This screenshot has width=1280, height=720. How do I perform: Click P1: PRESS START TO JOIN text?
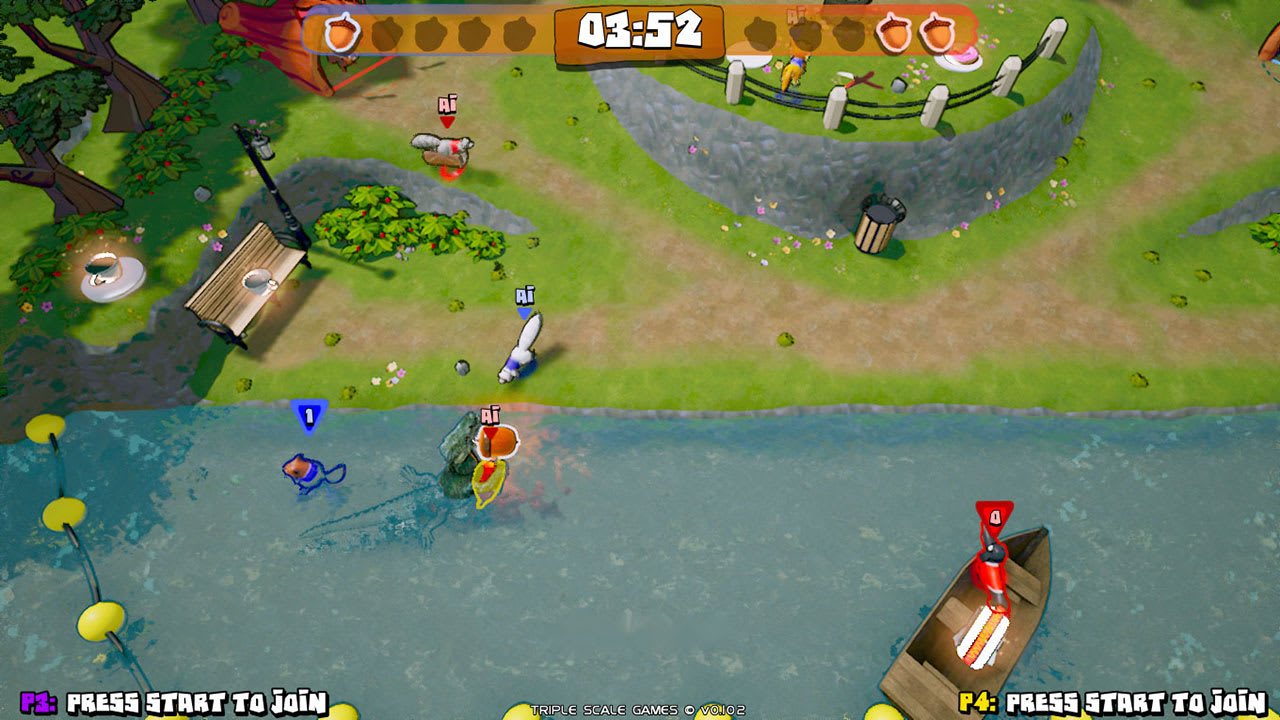coord(165,702)
